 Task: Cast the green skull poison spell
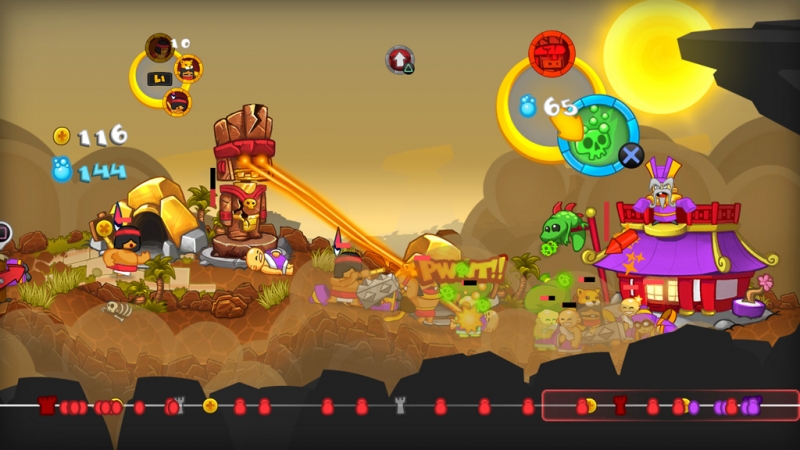598,134
